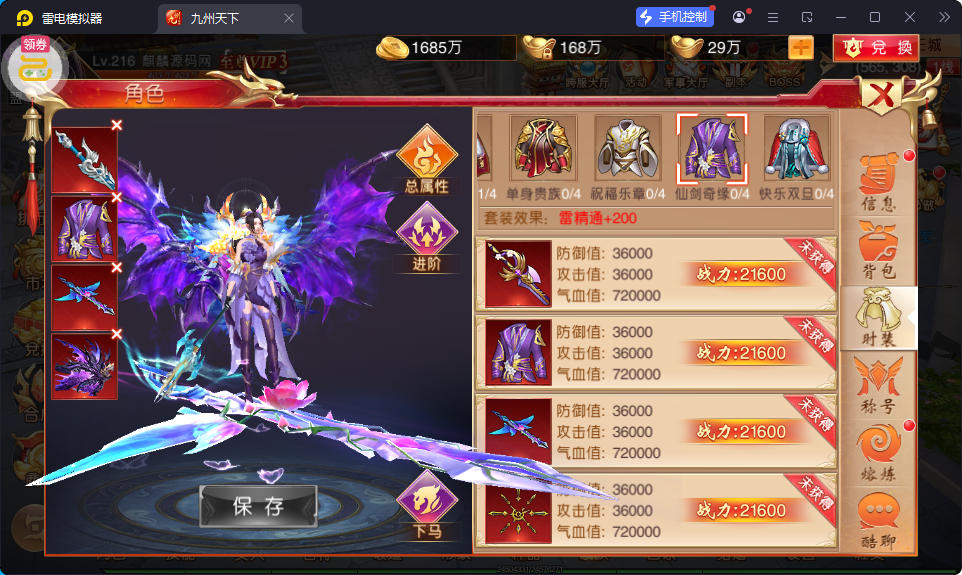Image resolution: width=962 pixels, height=575 pixels.
Task: Open 总属性 total attributes
Action: [427, 160]
